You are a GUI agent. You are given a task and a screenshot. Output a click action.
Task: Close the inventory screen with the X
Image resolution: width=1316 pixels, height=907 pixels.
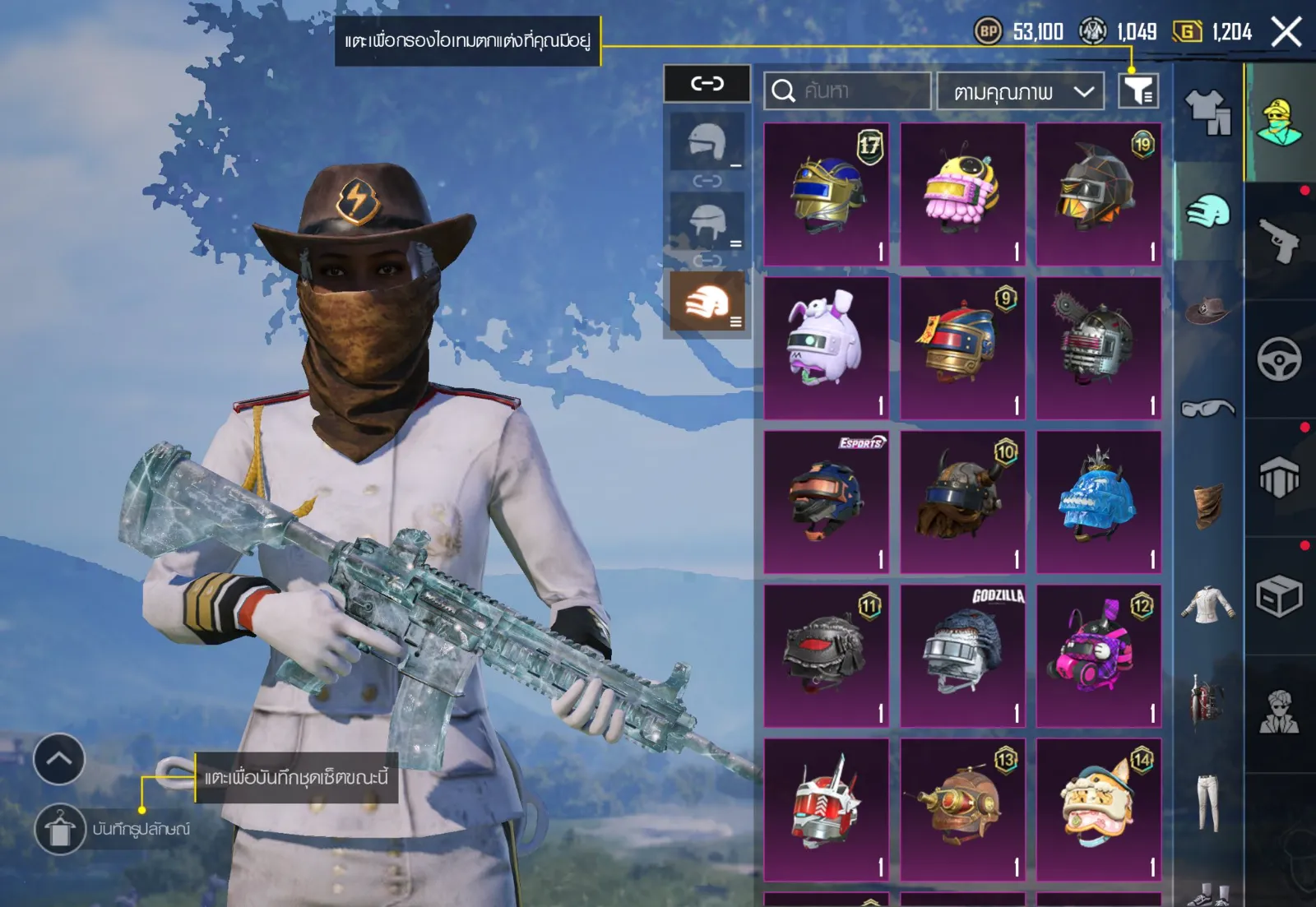(x=1286, y=33)
